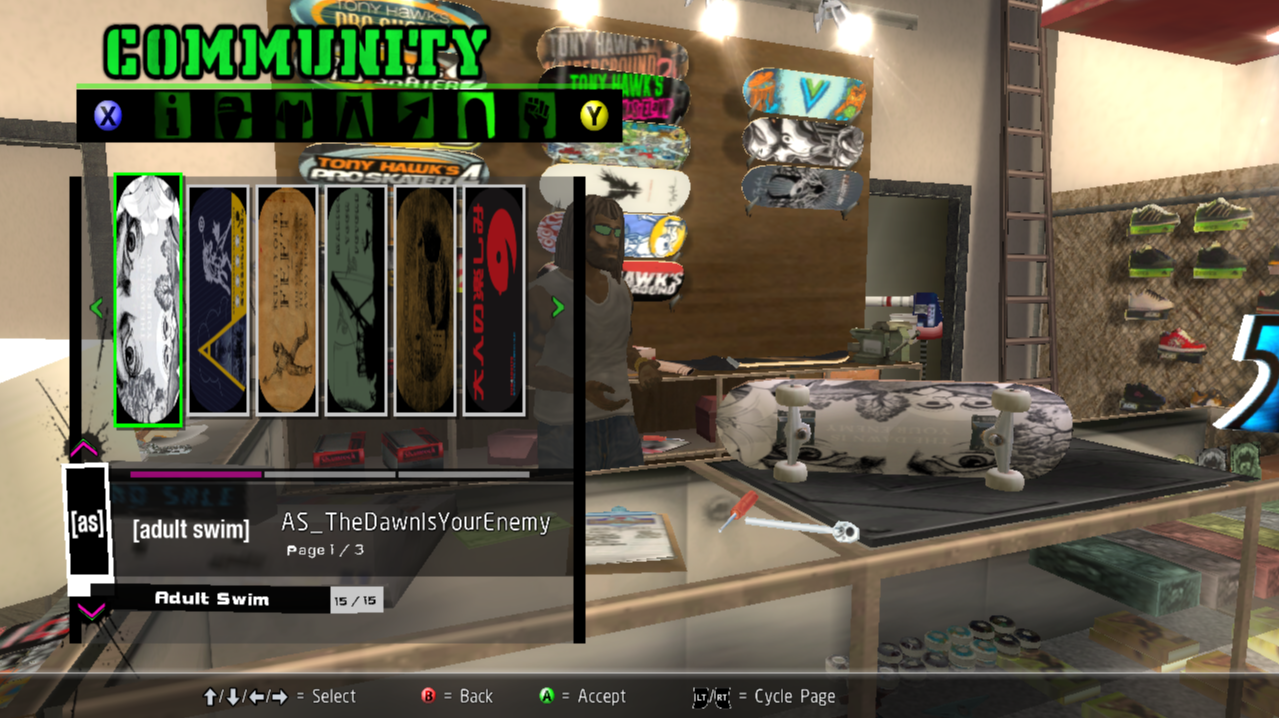Select the white eyes skateboard deck
Image resolution: width=1279 pixels, height=718 pixels.
coord(148,300)
